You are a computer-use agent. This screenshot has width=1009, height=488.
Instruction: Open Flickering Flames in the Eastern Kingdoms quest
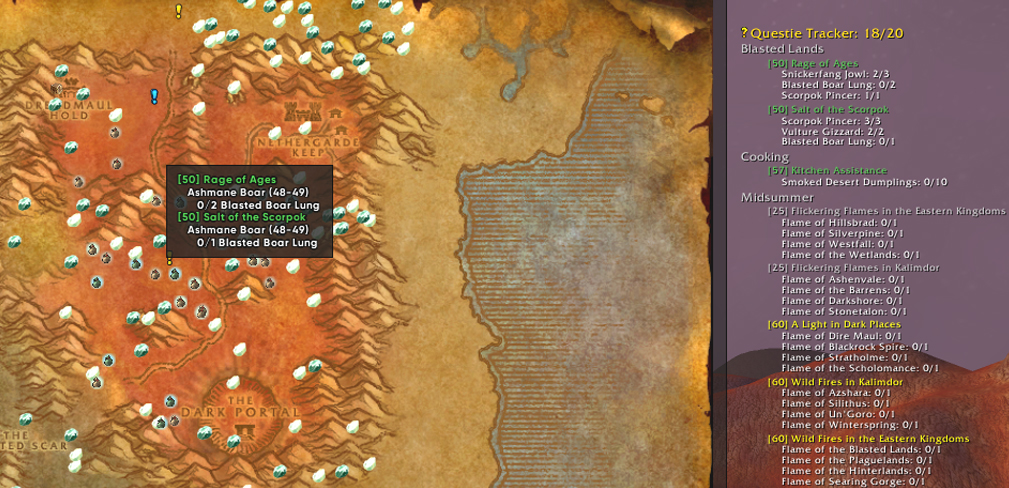(x=886, y=211)
